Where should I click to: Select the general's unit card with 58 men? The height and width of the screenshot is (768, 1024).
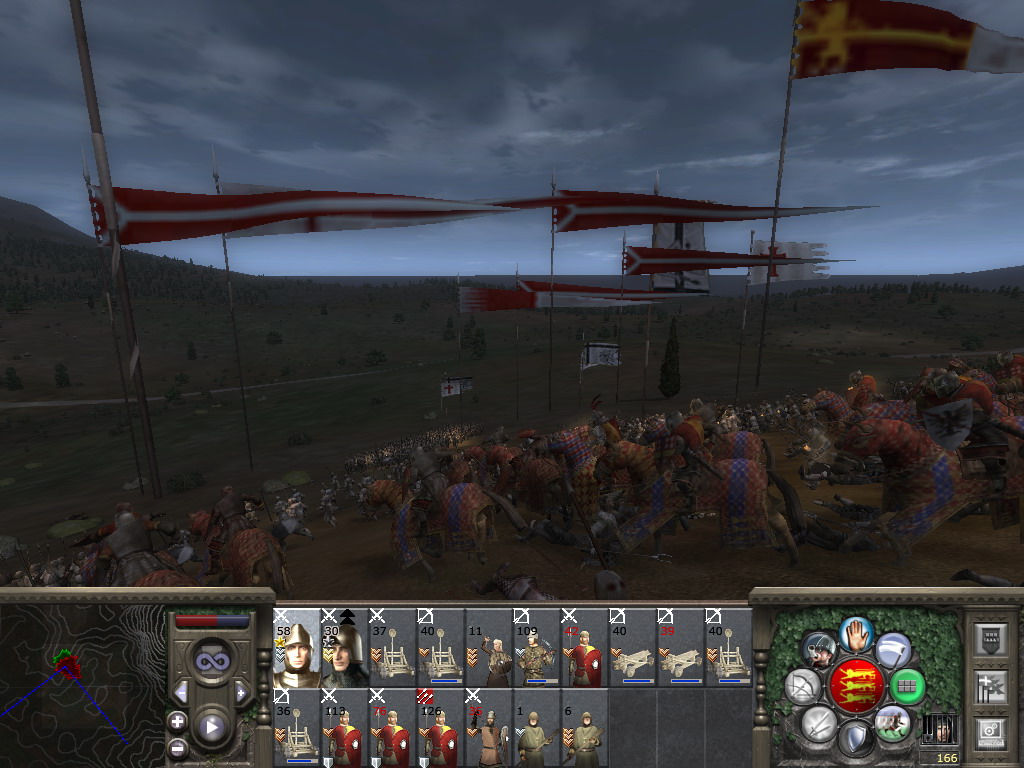[x=296, y=648]
